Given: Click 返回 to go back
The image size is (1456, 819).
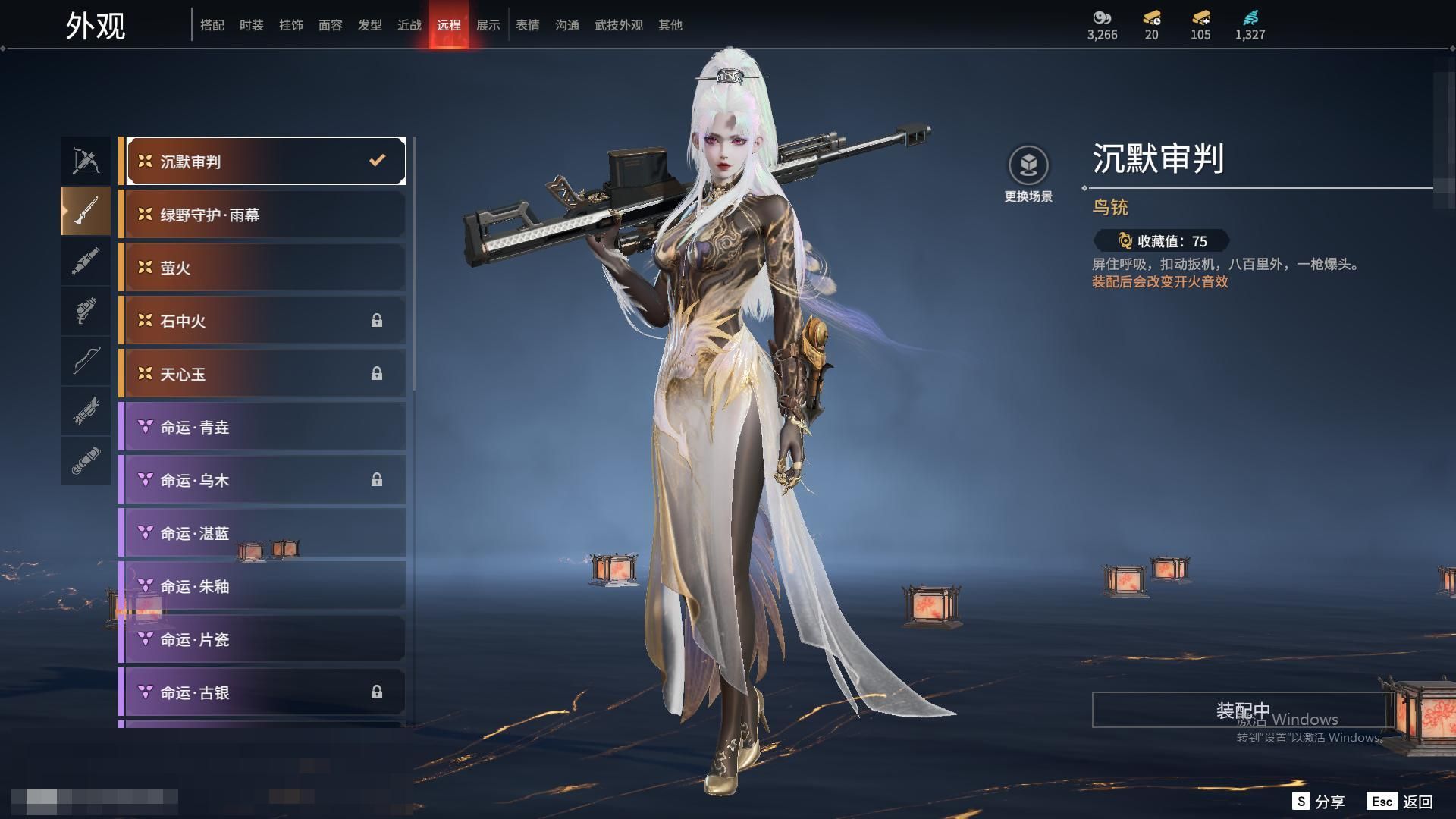Looking at the screenshot, I should coord(1401,801).
